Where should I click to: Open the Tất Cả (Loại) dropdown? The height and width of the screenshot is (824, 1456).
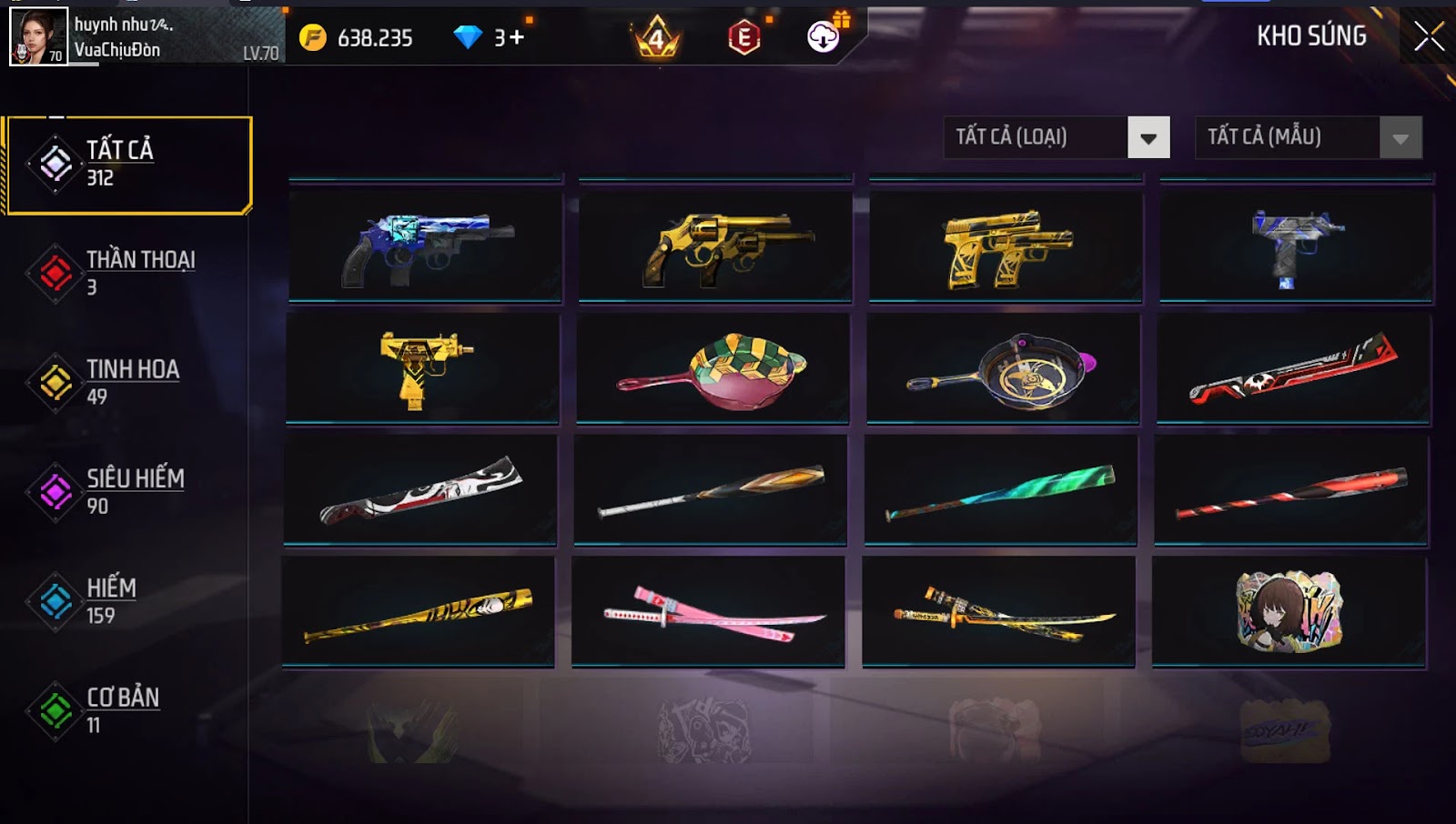point(1057,137)
